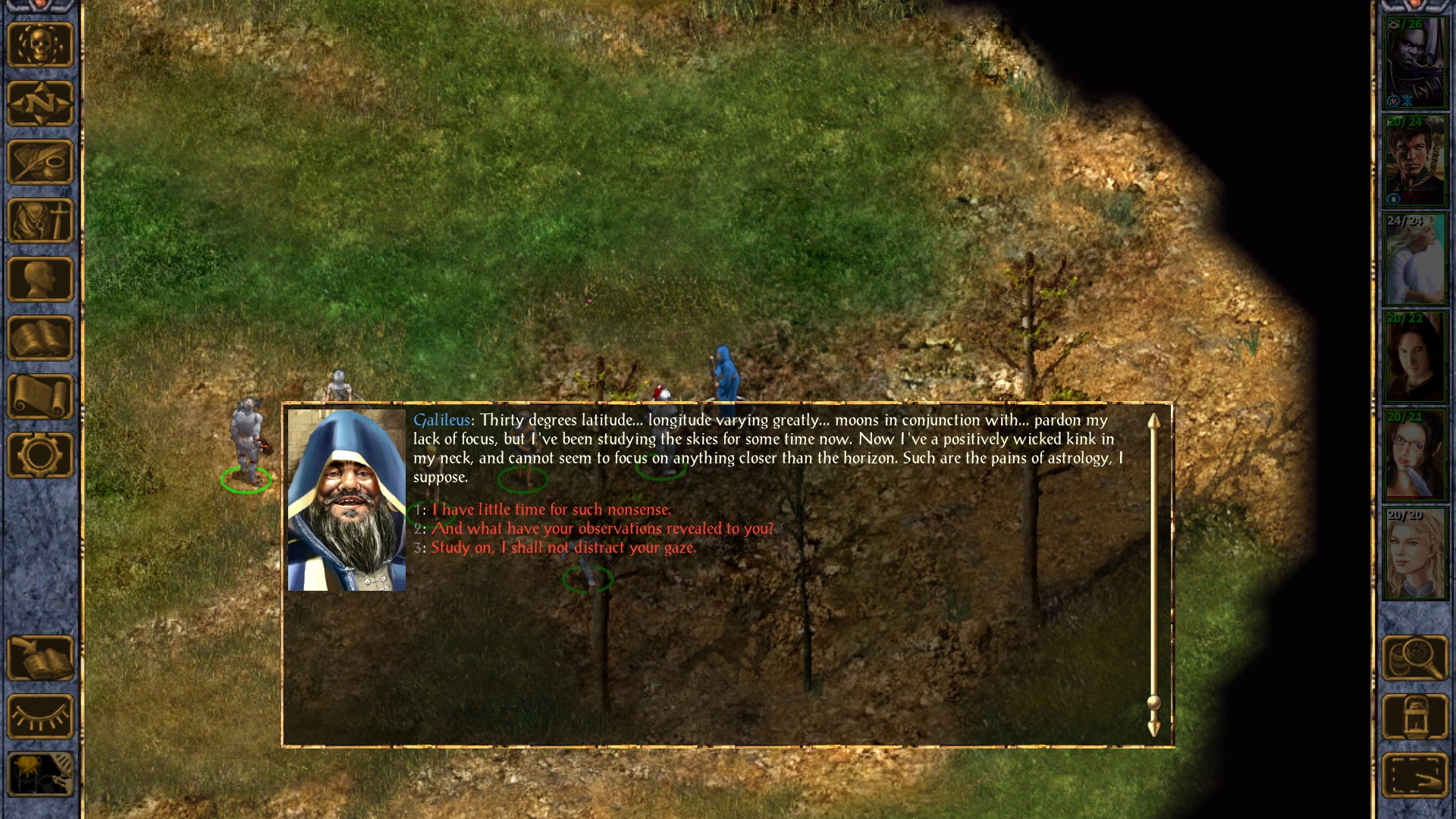
Task: Open the priest scroll
Action: point(40,397)
